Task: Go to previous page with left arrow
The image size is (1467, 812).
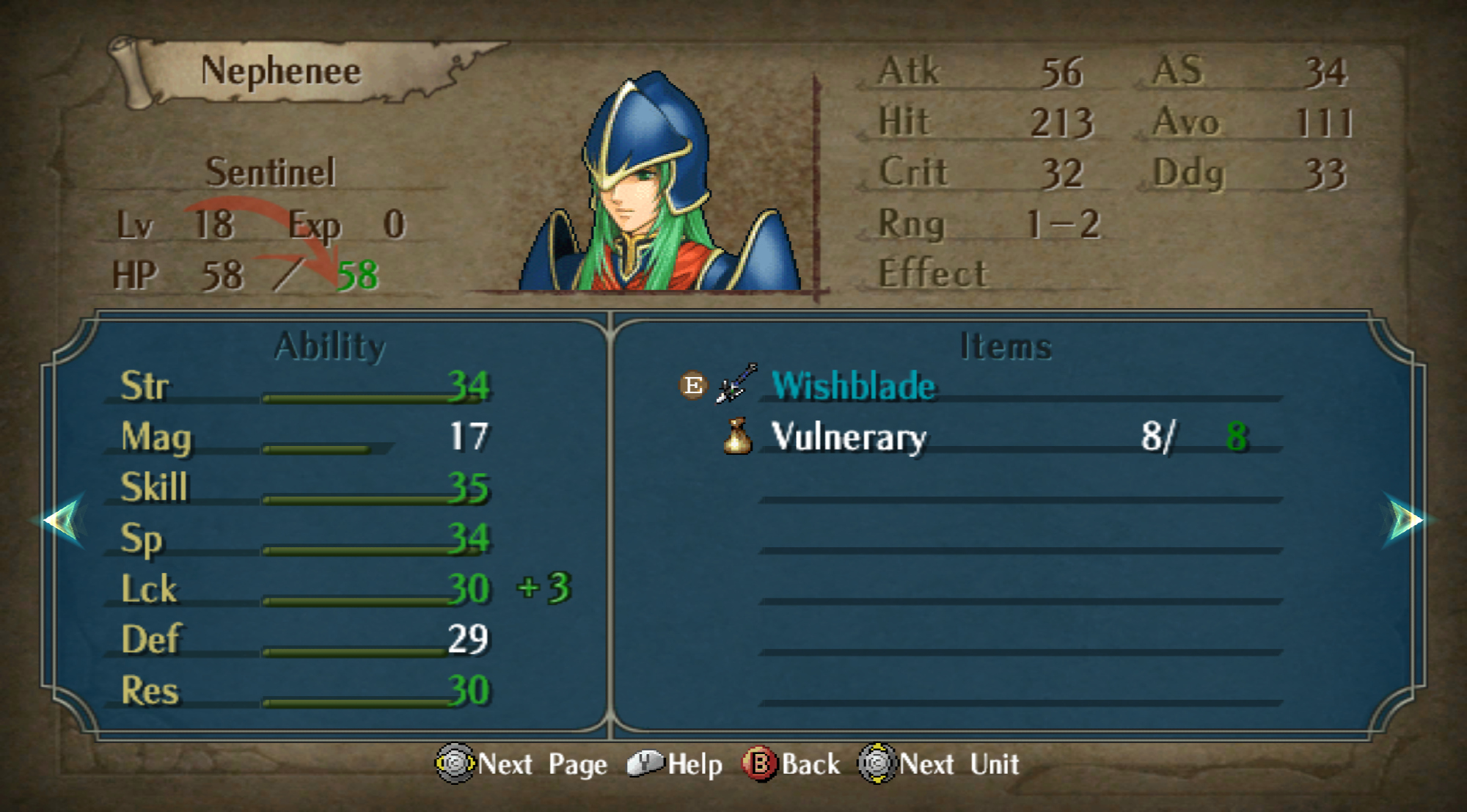Action: [63, 520]
